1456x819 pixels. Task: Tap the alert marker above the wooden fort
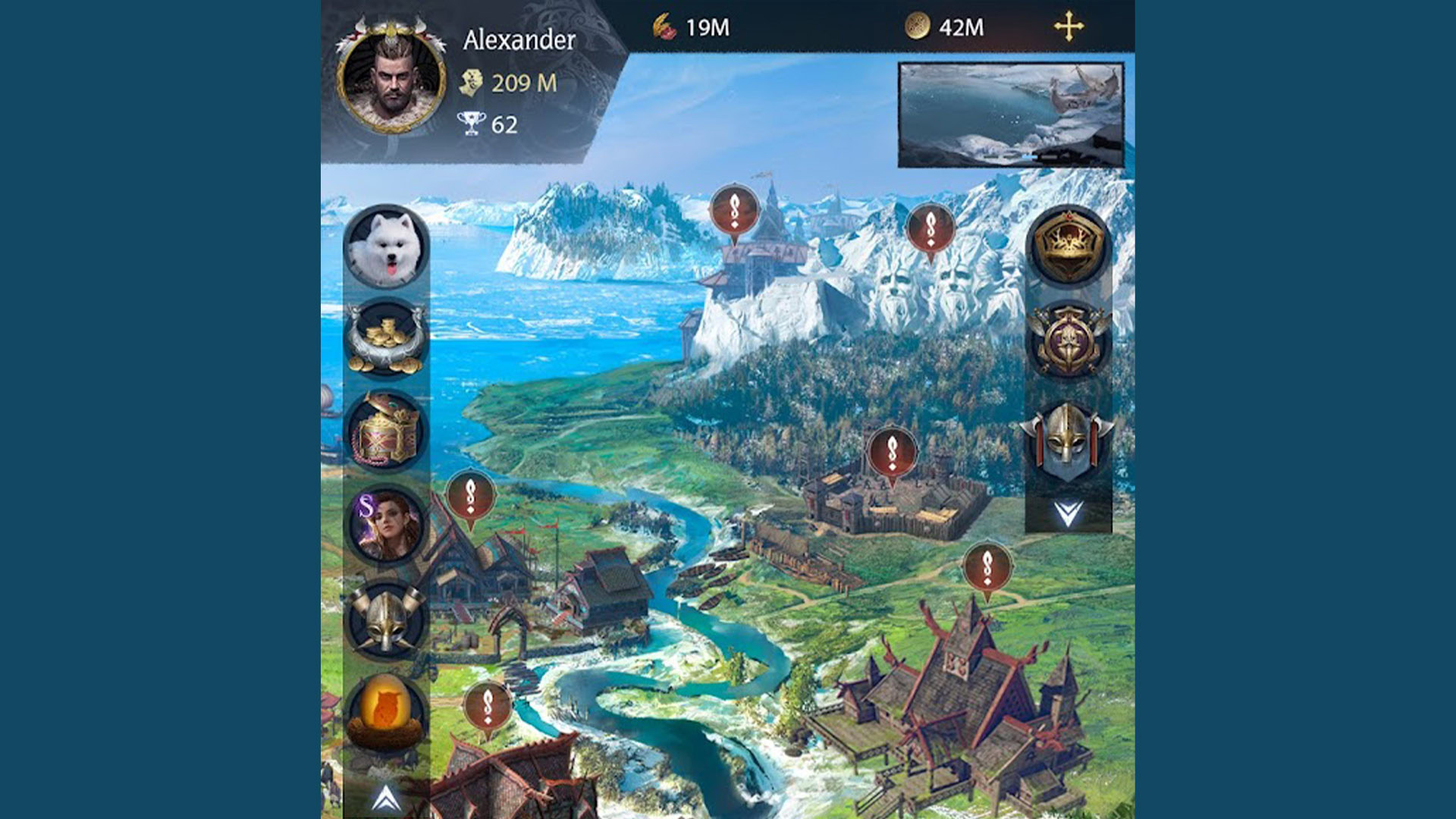892,453
